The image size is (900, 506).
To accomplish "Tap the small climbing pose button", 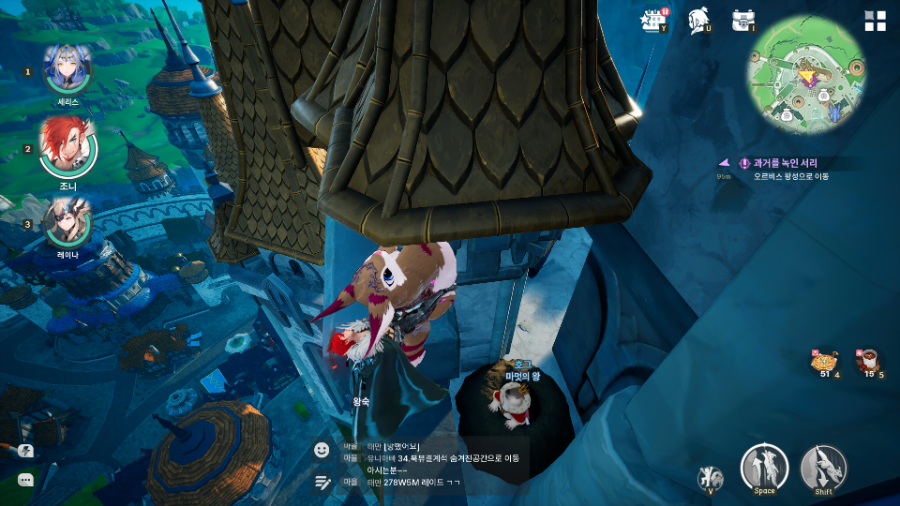I will (711, 477).
